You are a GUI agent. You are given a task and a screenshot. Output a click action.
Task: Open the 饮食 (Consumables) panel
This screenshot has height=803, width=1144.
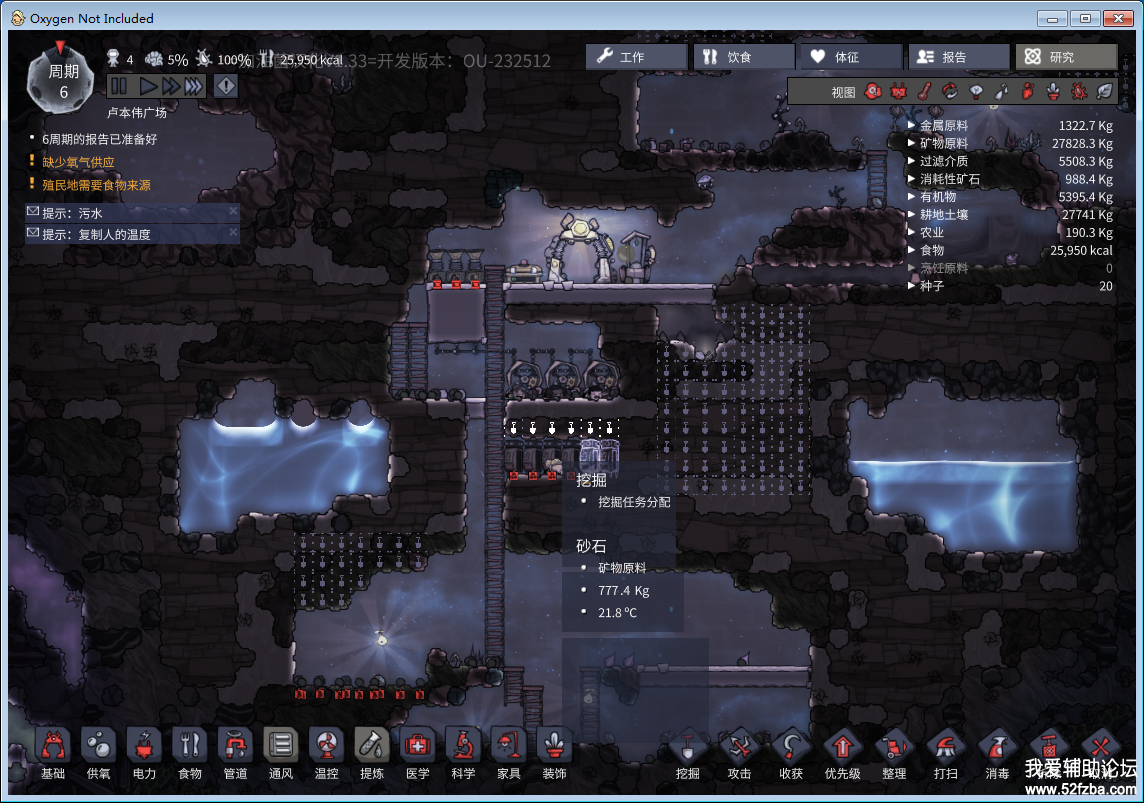coord(743,57)
